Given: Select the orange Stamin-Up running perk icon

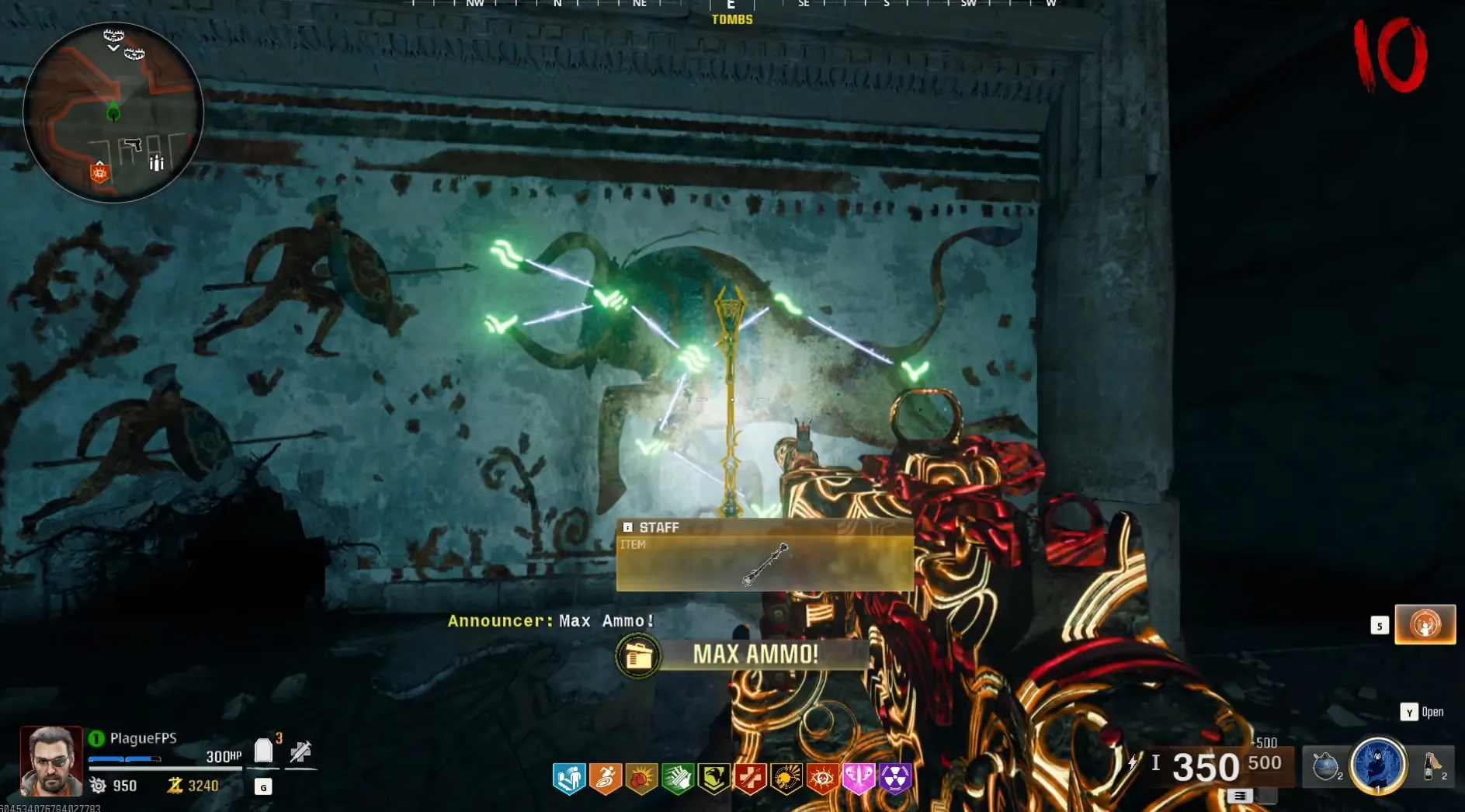Looking at the screenshot, I should [606, 778].
